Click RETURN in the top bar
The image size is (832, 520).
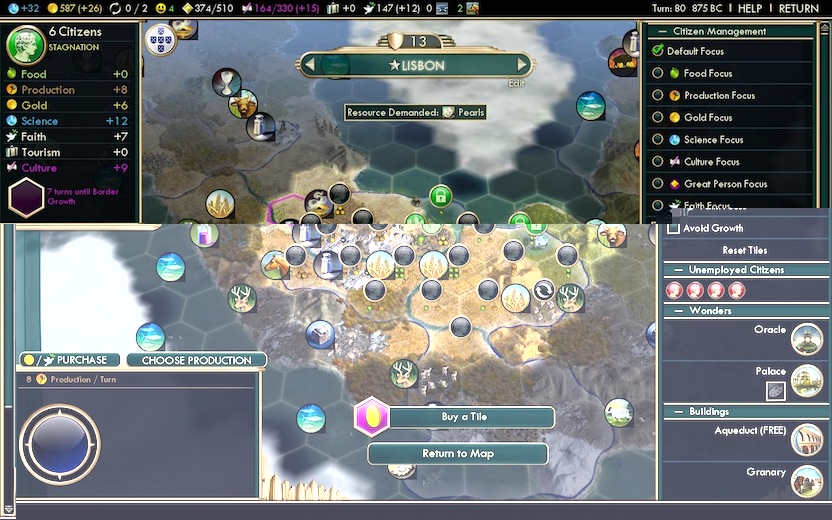pos(798,8)
